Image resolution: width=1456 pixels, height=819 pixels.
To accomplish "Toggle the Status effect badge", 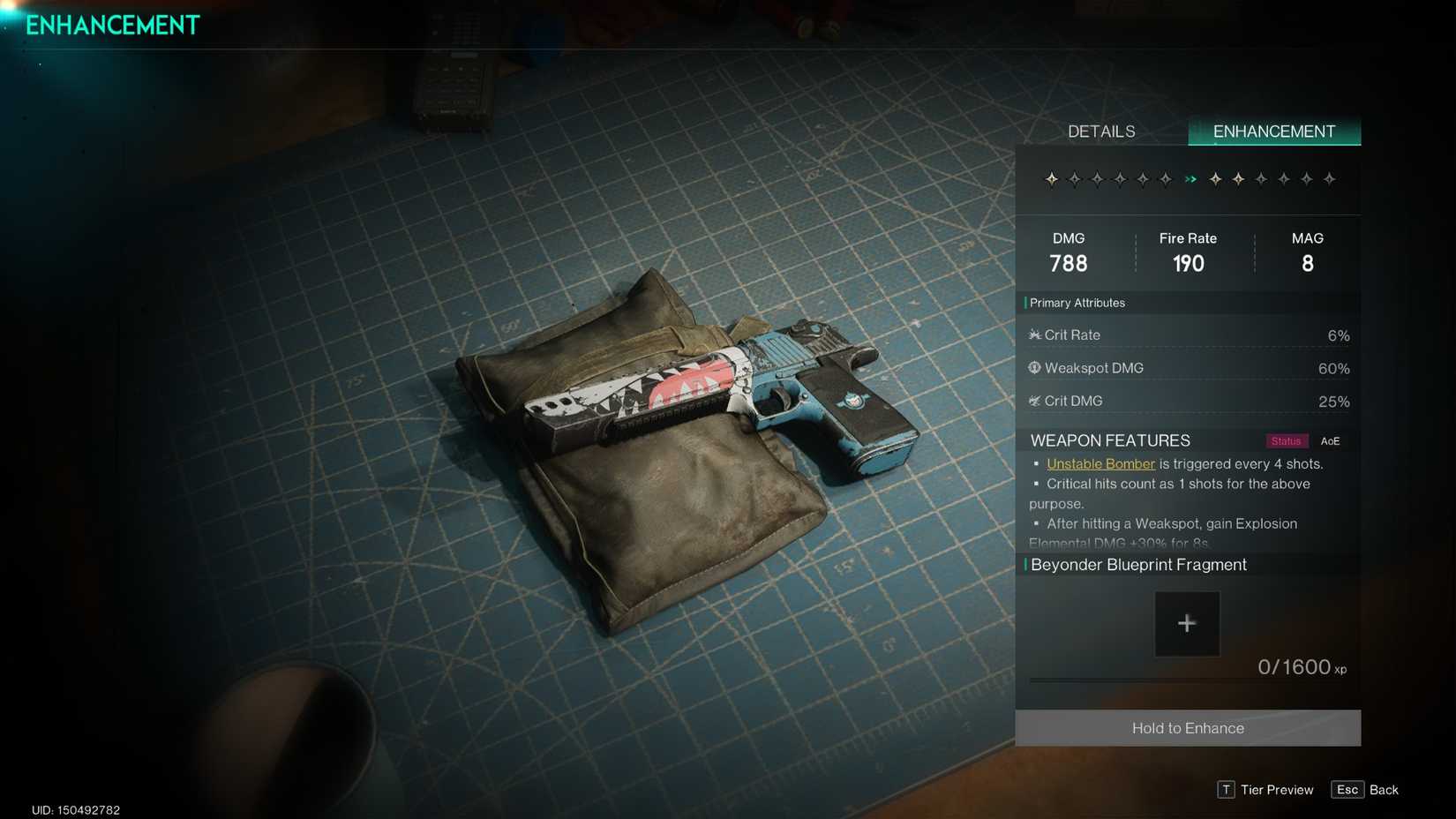I will tap(1286, 440).
